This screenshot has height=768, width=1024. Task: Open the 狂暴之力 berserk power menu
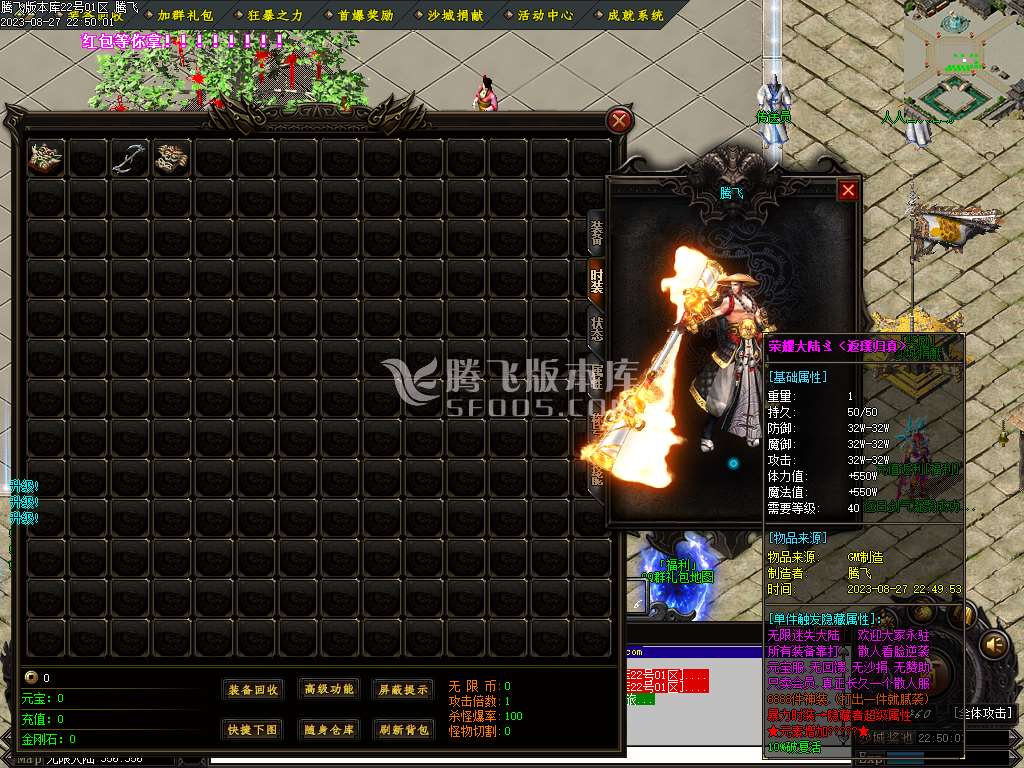coord(275,15)
